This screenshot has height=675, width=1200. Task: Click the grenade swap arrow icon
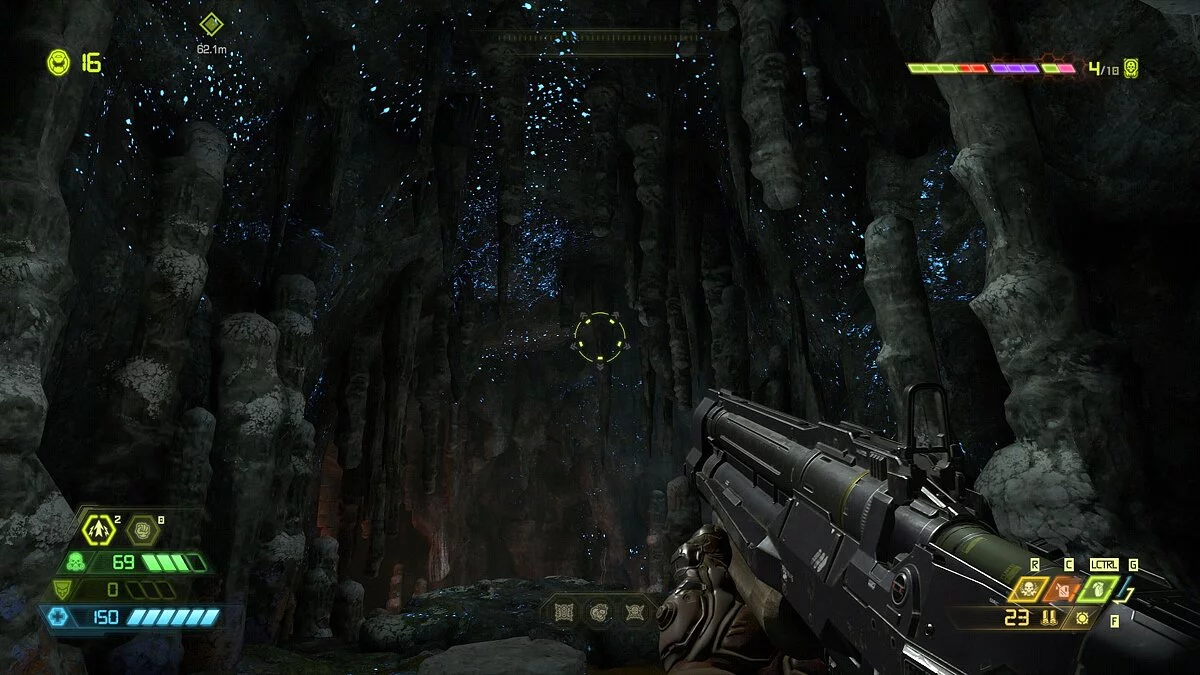[1131, 598]
